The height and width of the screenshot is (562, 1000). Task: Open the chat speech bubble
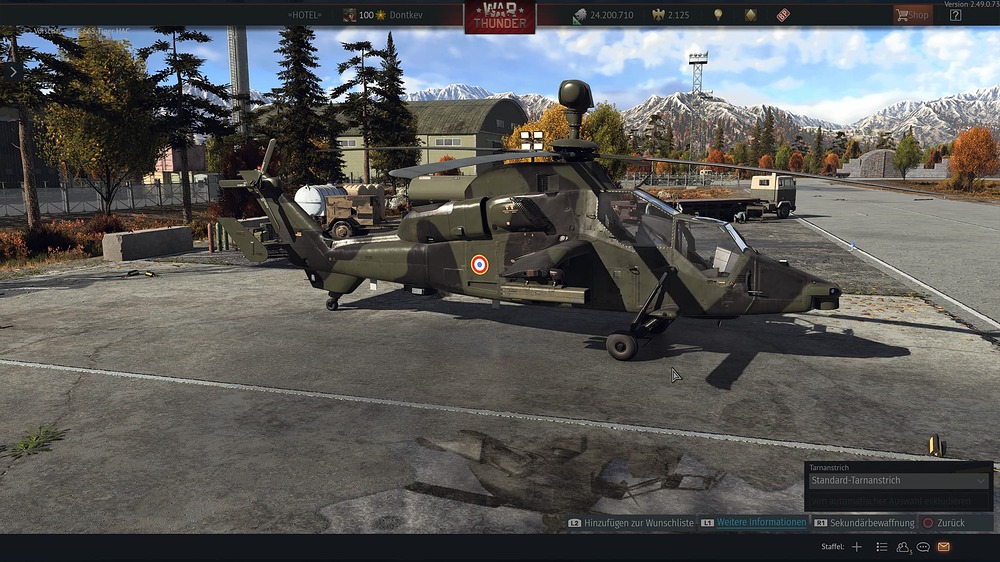coord(923,547)
